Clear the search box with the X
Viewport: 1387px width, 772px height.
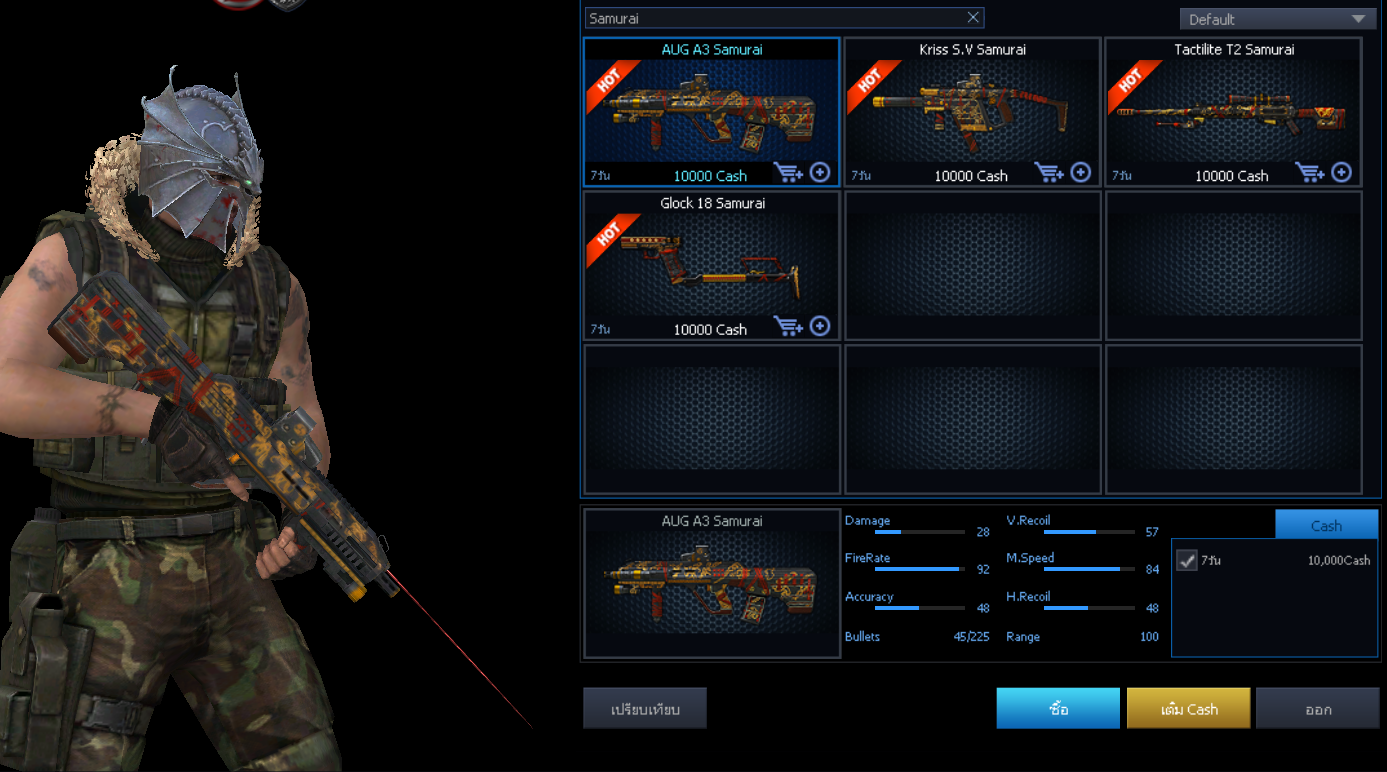[x=973, y=18]
